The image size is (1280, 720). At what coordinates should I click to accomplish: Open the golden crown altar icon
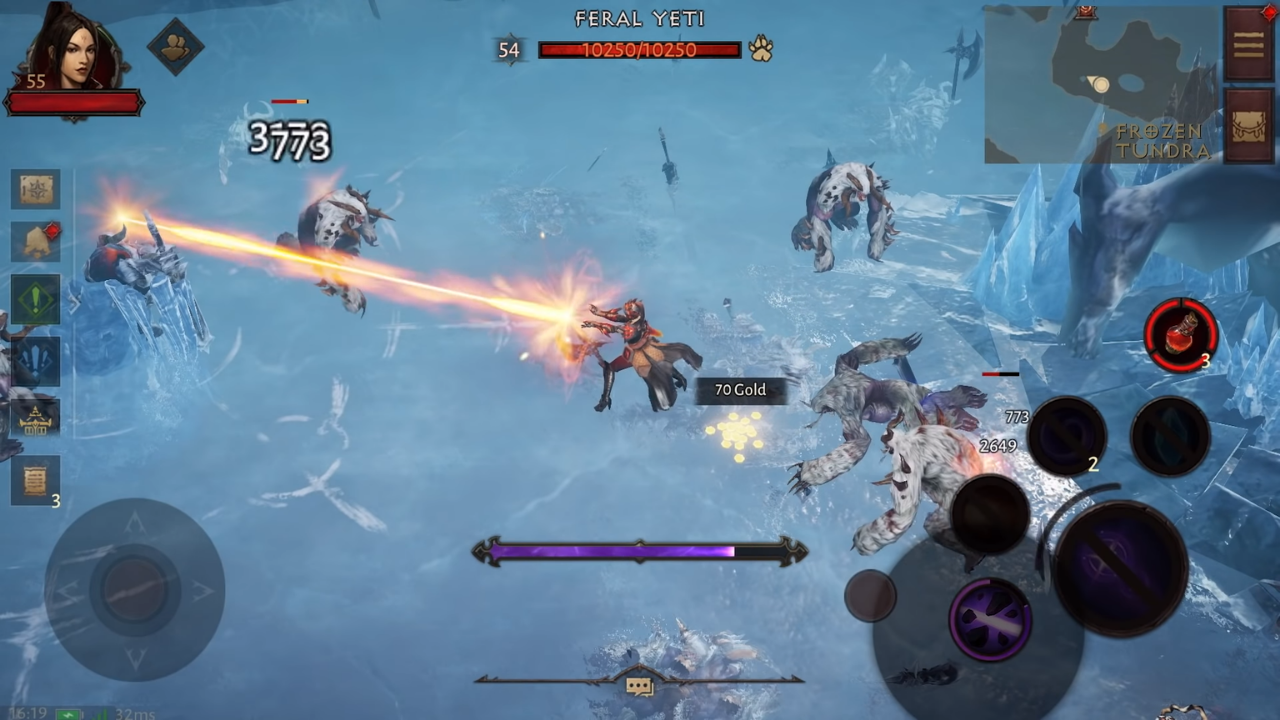[36, 420]
